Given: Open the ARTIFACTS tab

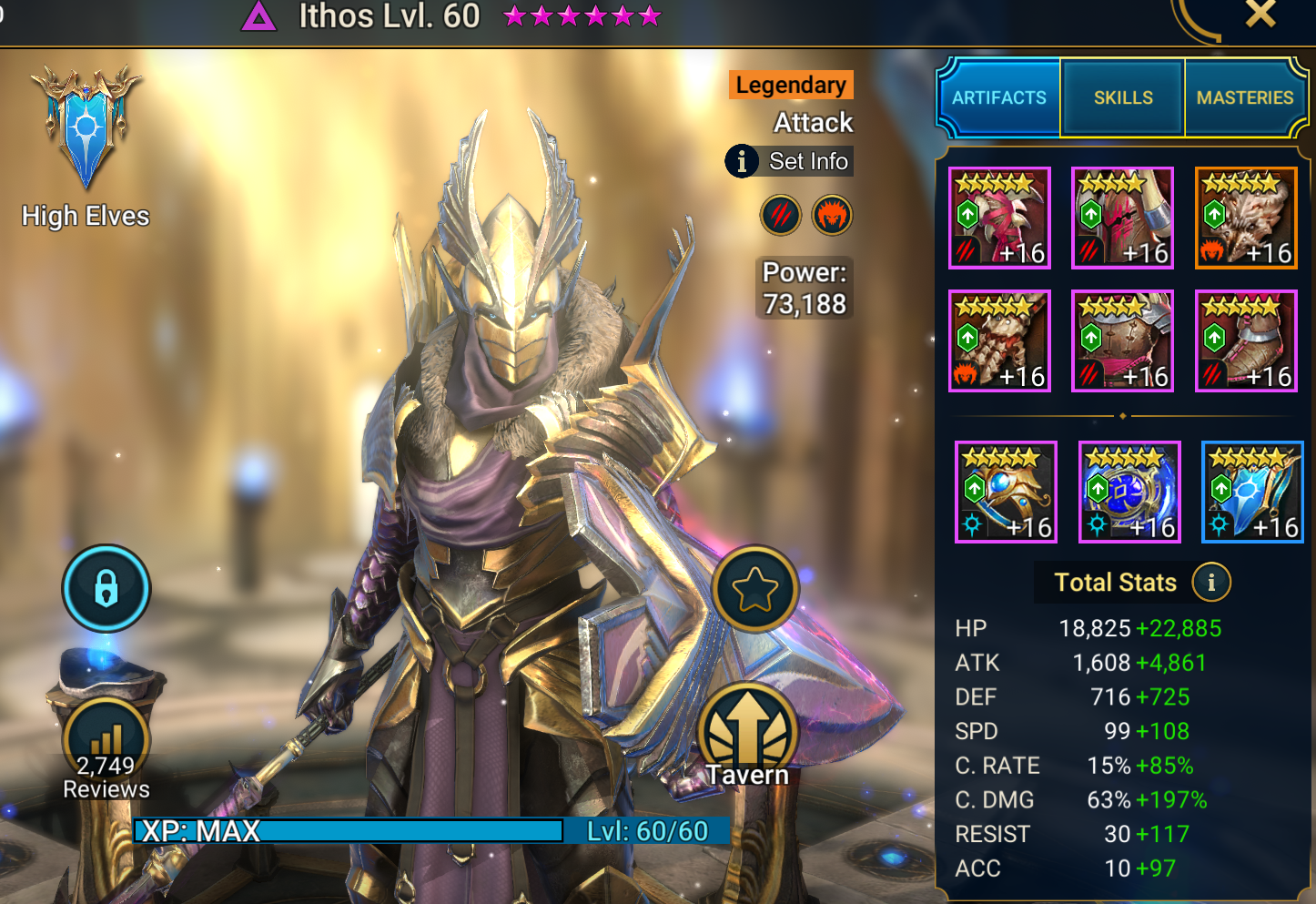Looking at the screenshot, I should click(x=998, y=97).
